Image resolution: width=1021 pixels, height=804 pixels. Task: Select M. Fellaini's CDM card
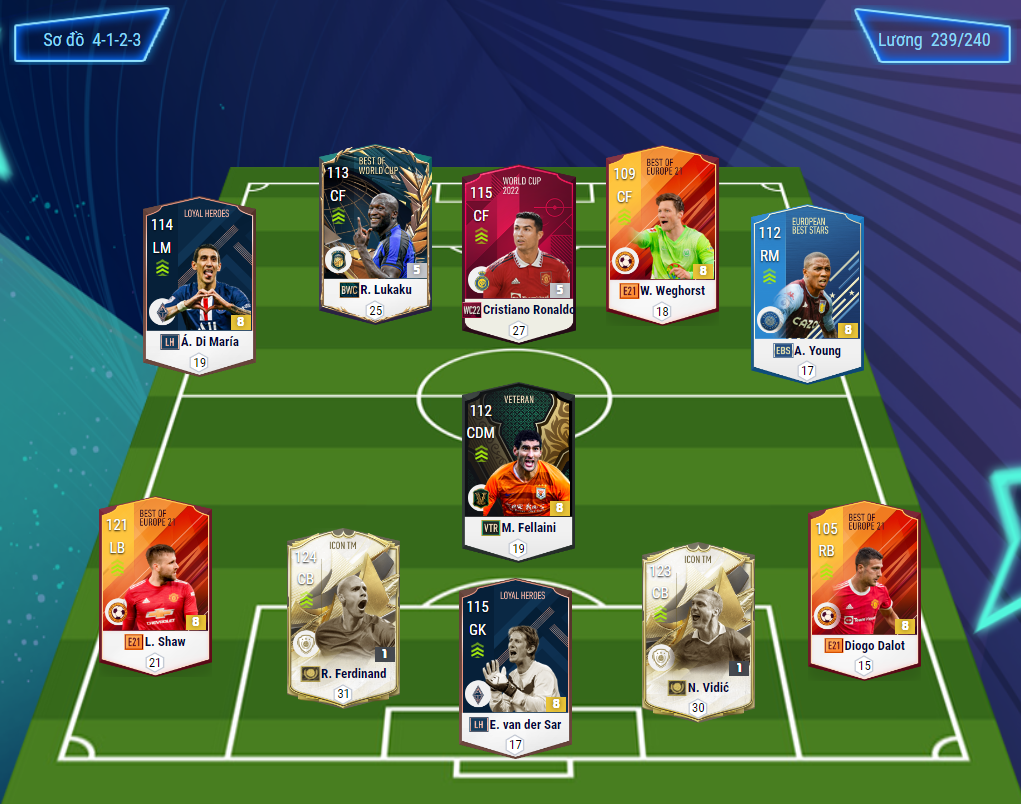pos(518,467)
